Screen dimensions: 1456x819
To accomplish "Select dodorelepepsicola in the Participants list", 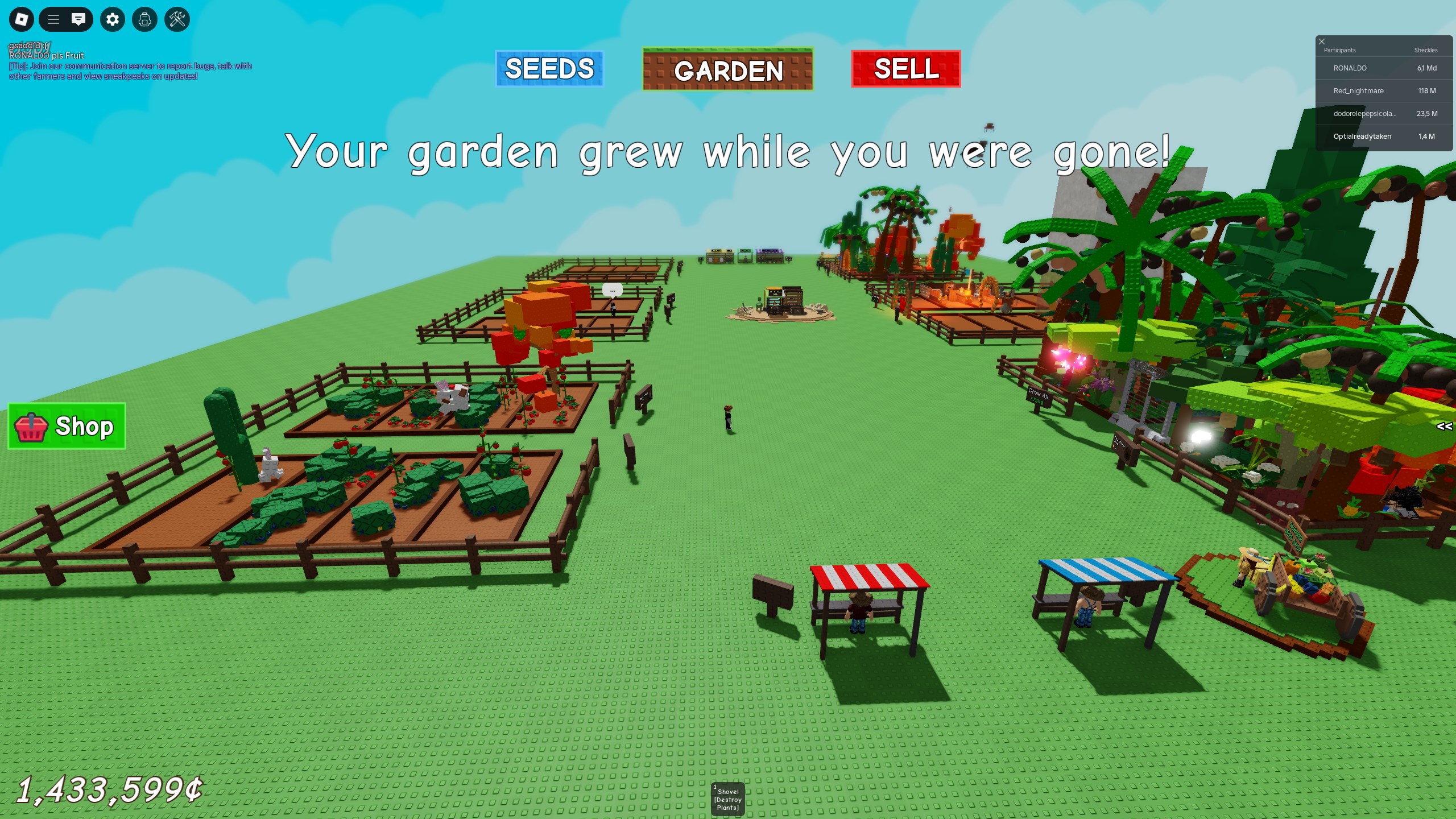I will (x=1382, y=113).
